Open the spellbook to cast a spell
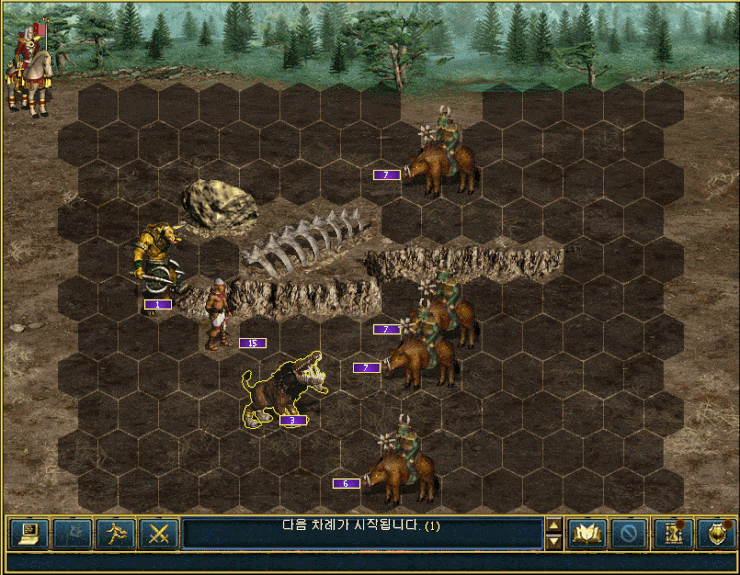This screenshot has height=575, width=740. [587, 533]
